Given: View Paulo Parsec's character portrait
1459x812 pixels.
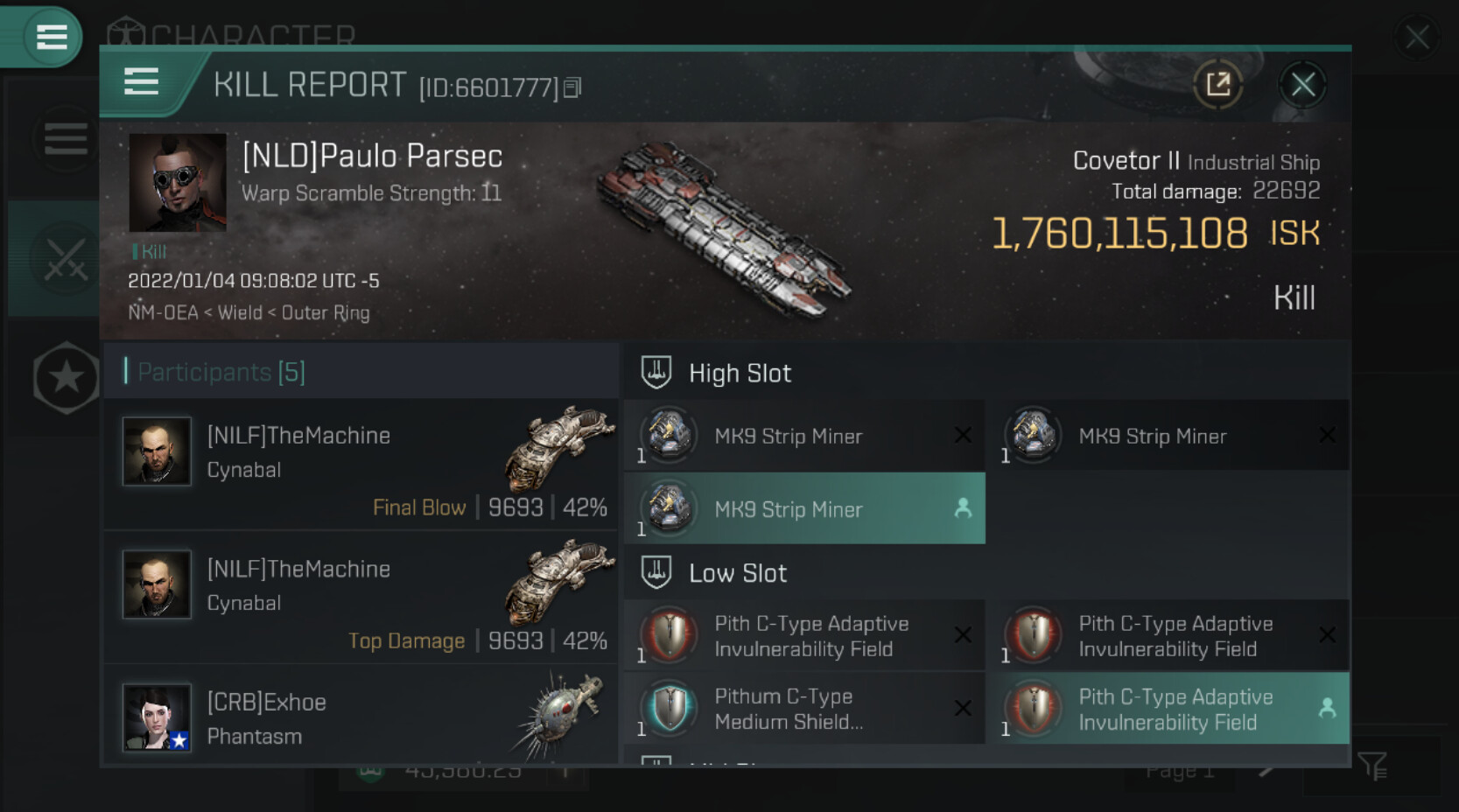Looking at the screenshot, I should 178,182.
